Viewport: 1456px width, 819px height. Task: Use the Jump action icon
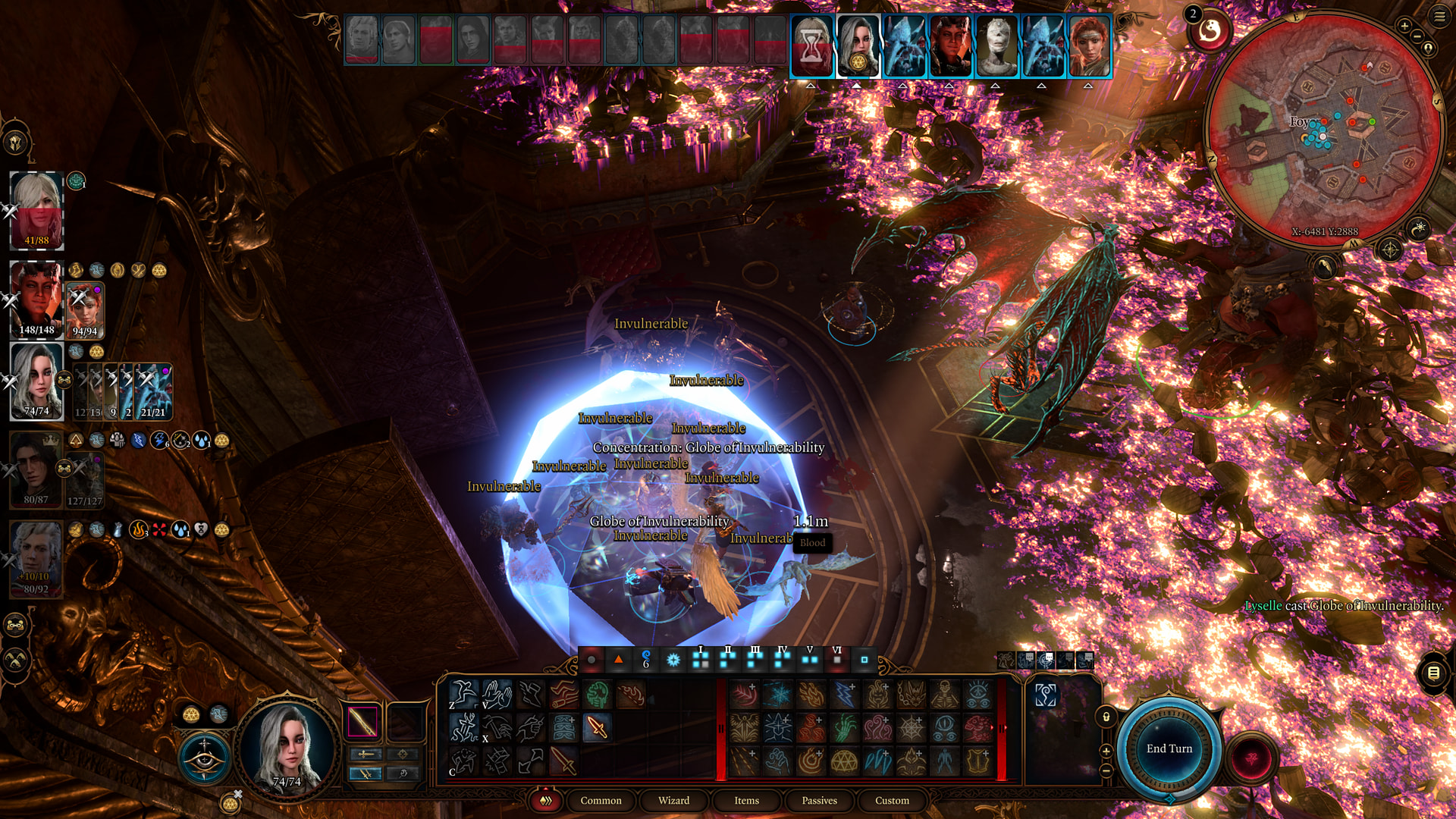point(463,694)
